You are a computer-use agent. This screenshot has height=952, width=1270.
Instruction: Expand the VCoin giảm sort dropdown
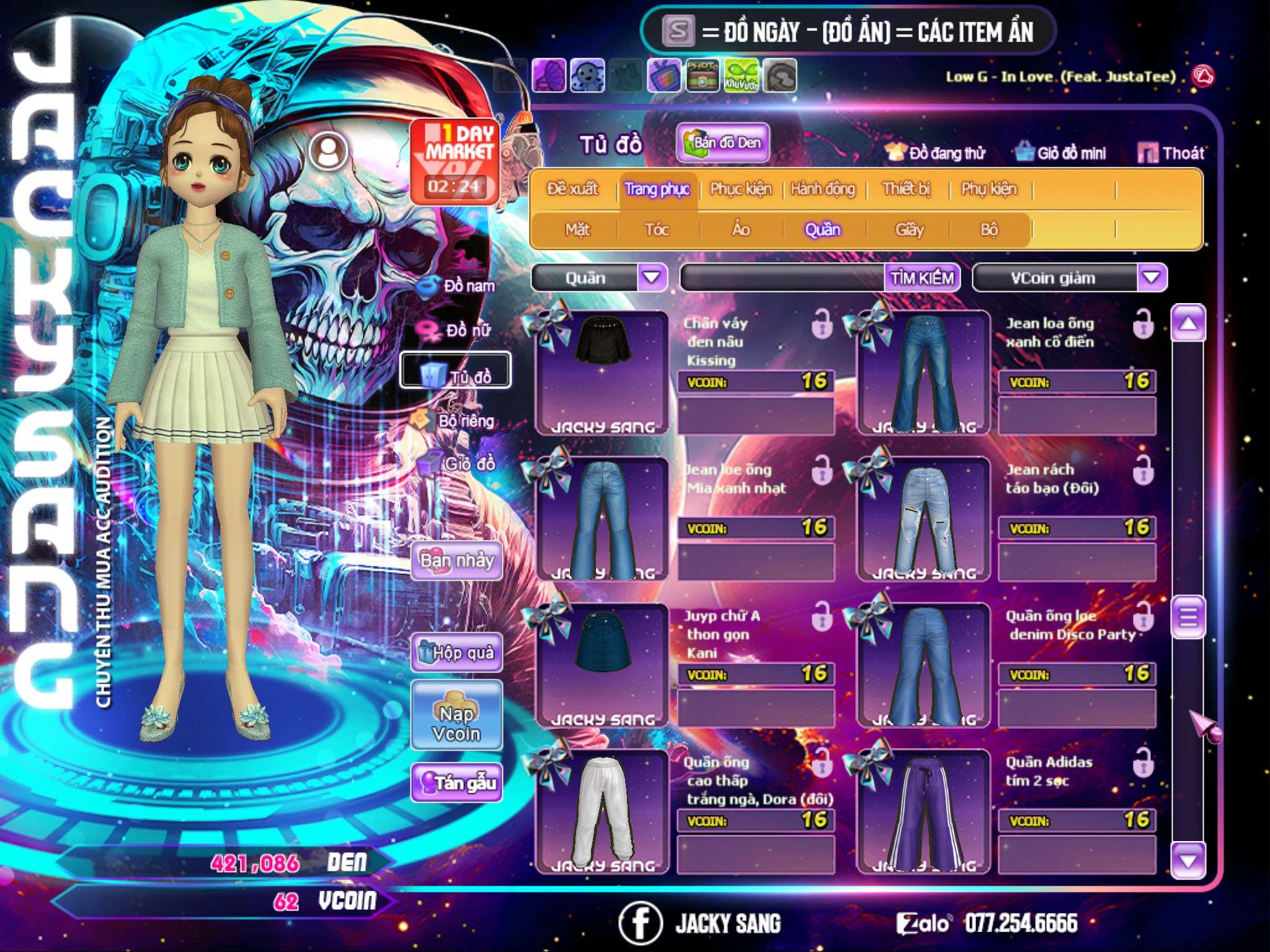(x=1152, y=277)
